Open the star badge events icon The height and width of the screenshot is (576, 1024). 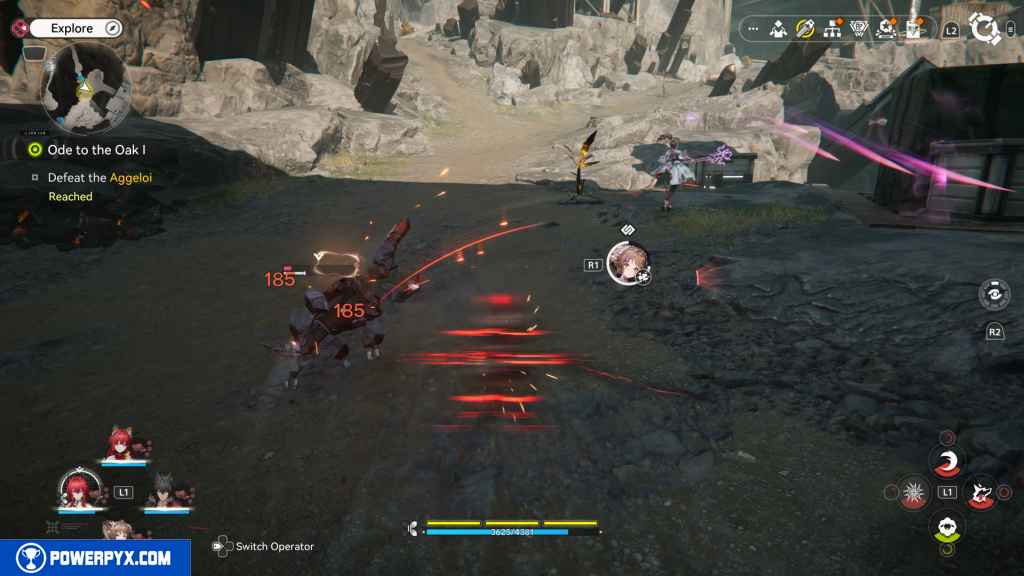coord(885,29)
